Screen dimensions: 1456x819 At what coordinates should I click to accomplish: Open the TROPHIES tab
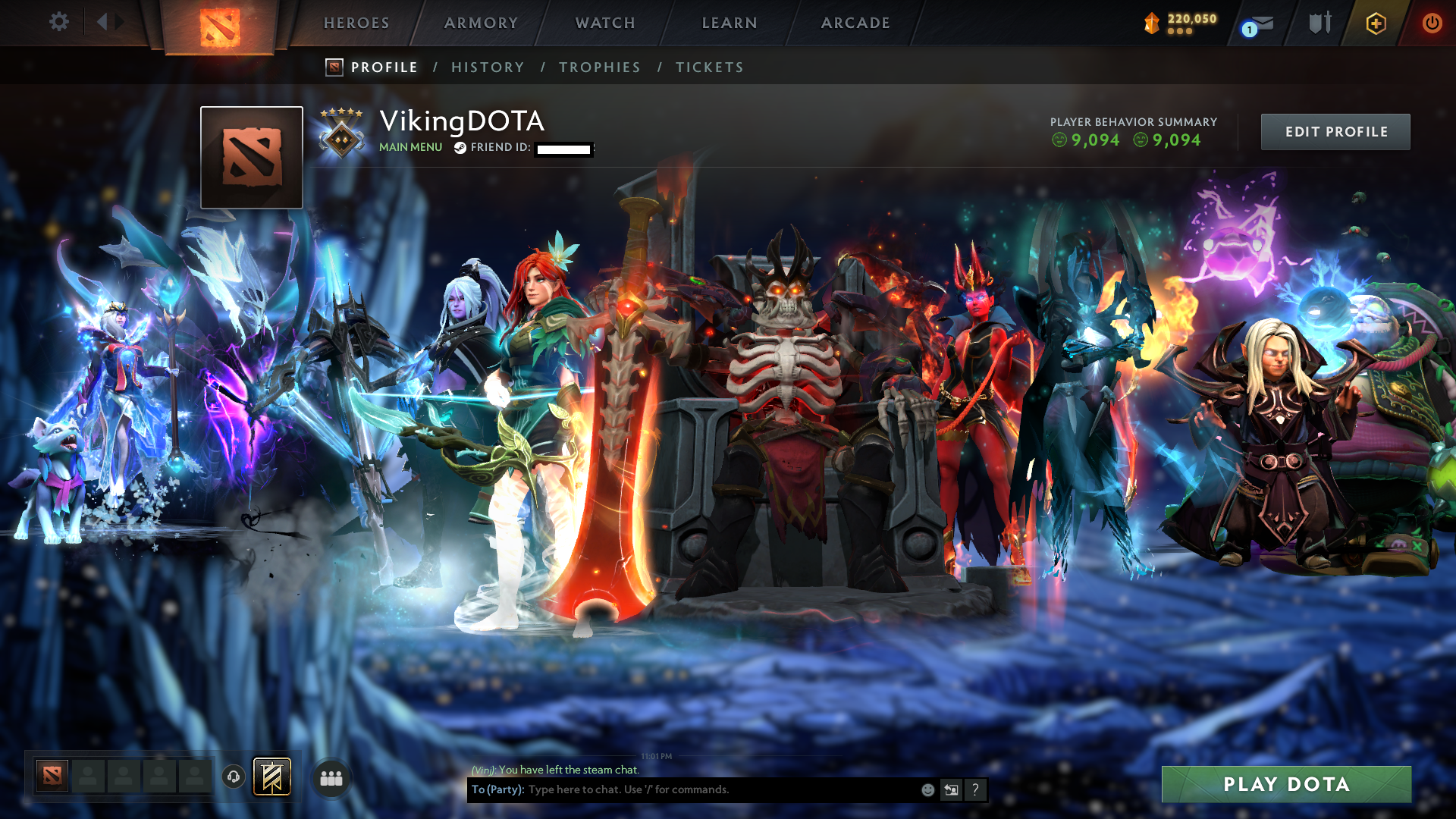click(x=599, y=67)
